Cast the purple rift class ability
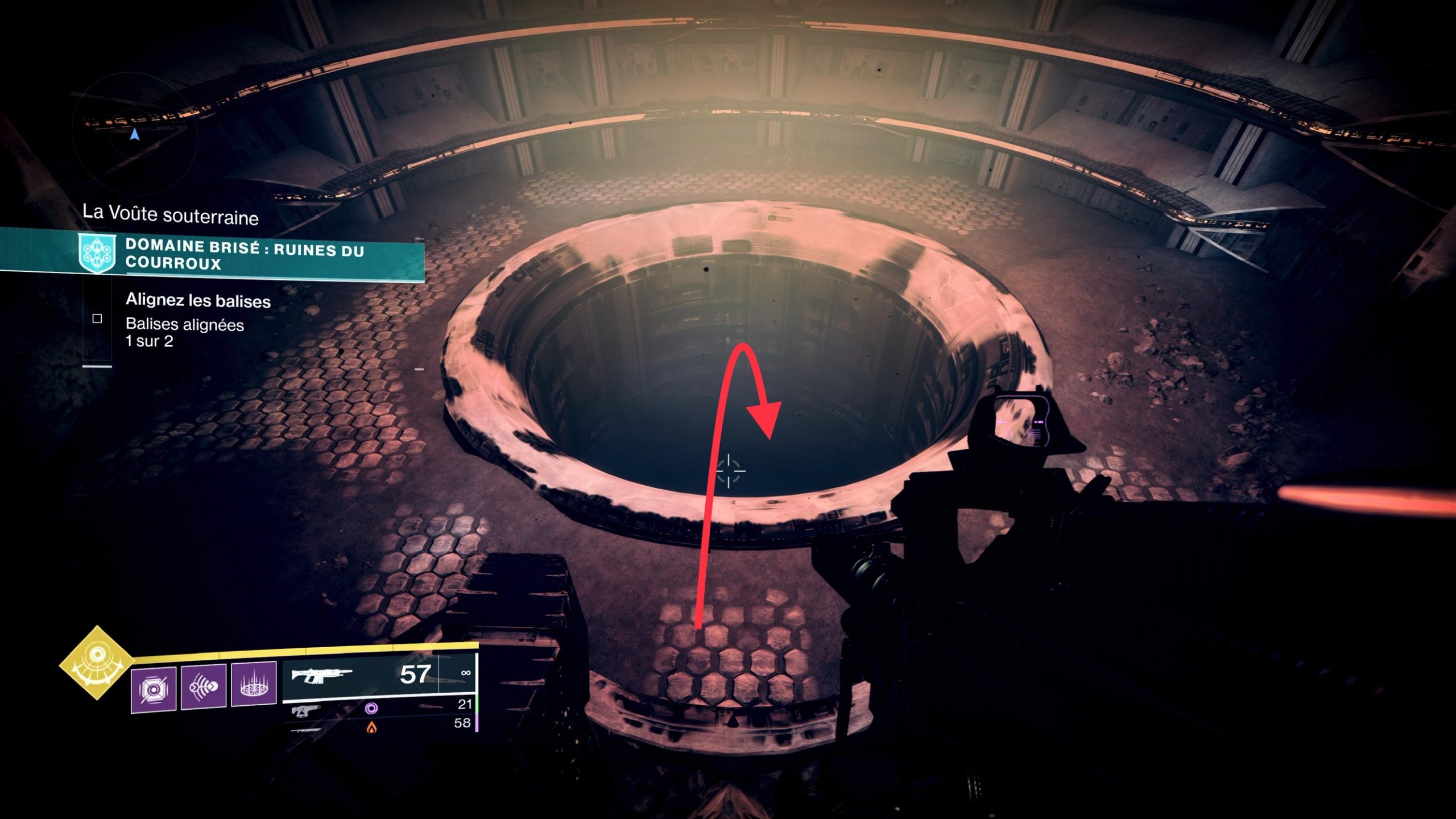The image size is (1456, 819). pos(254,684)
